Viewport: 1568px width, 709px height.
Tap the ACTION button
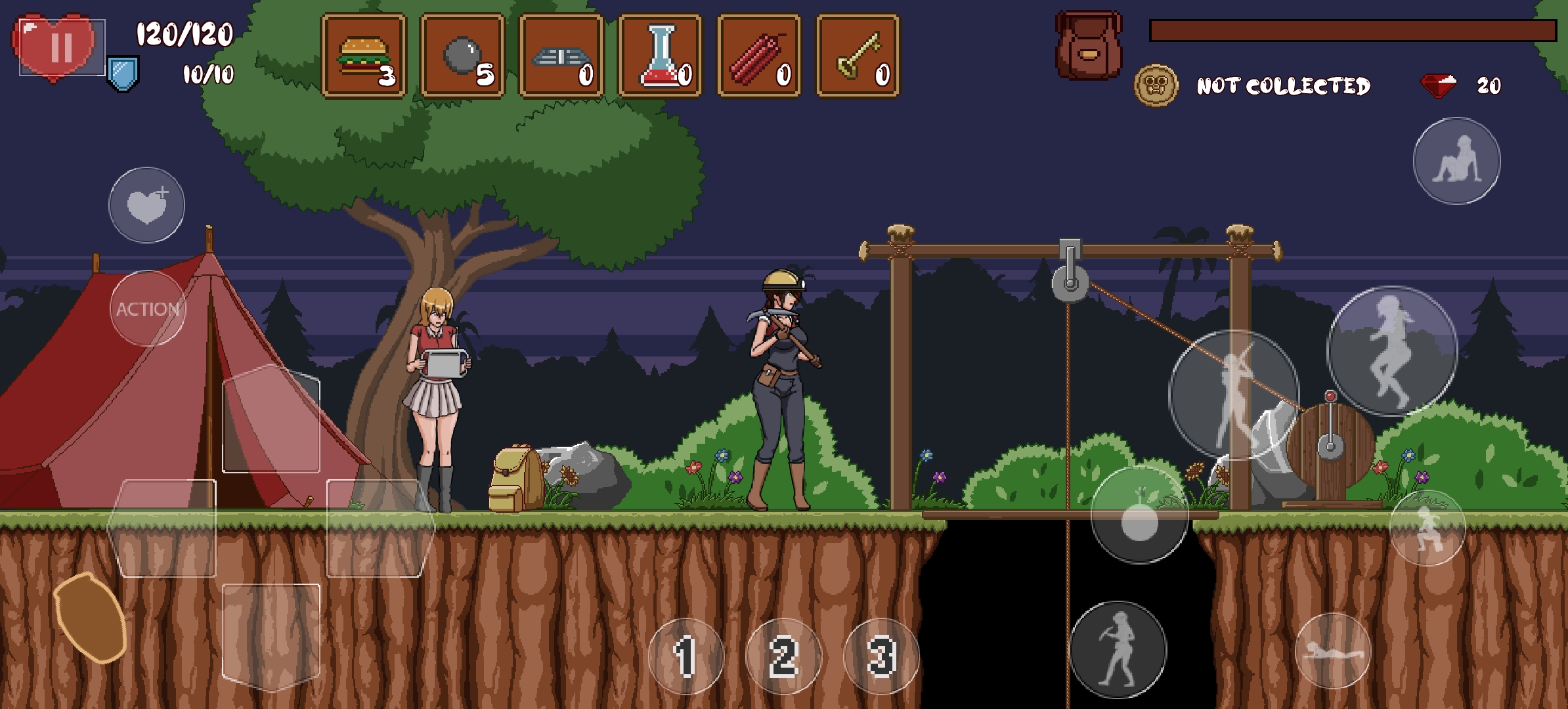pos(148,309)
